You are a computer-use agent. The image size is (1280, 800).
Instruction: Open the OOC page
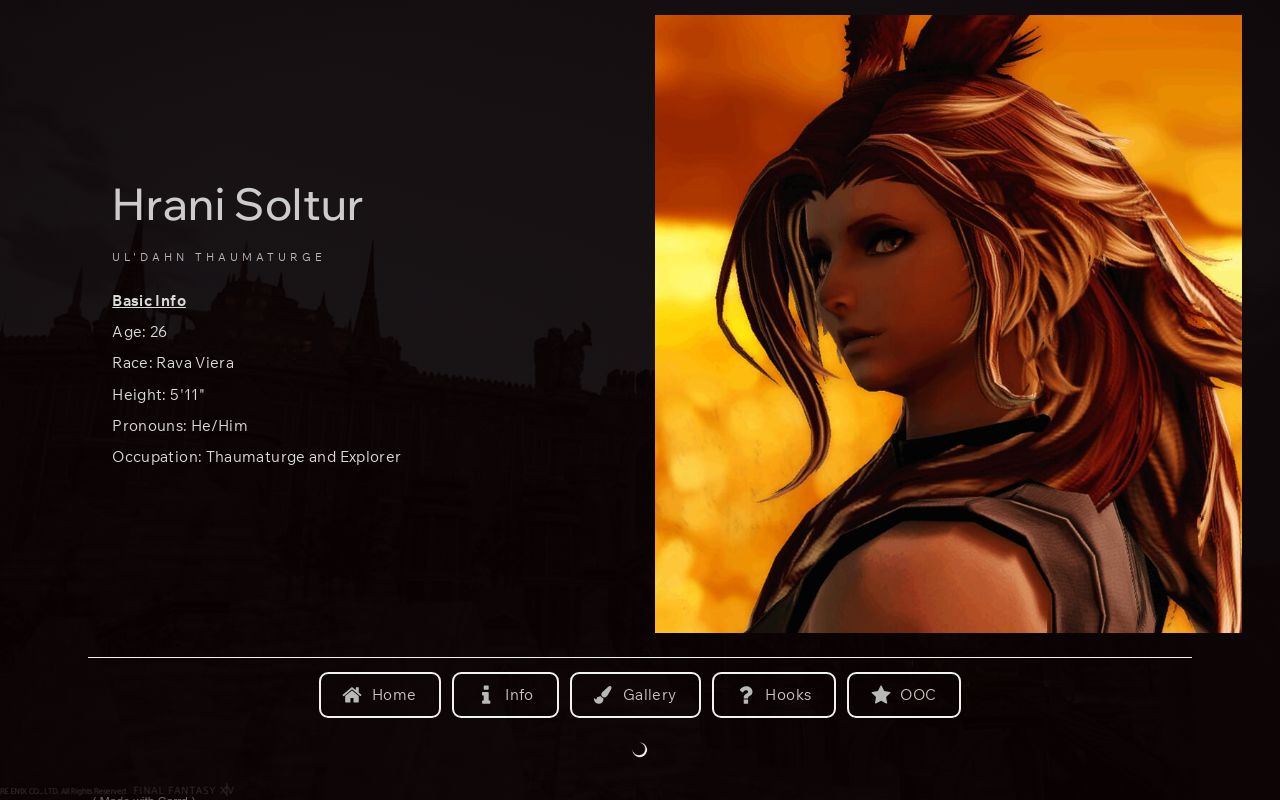point(903,694)
